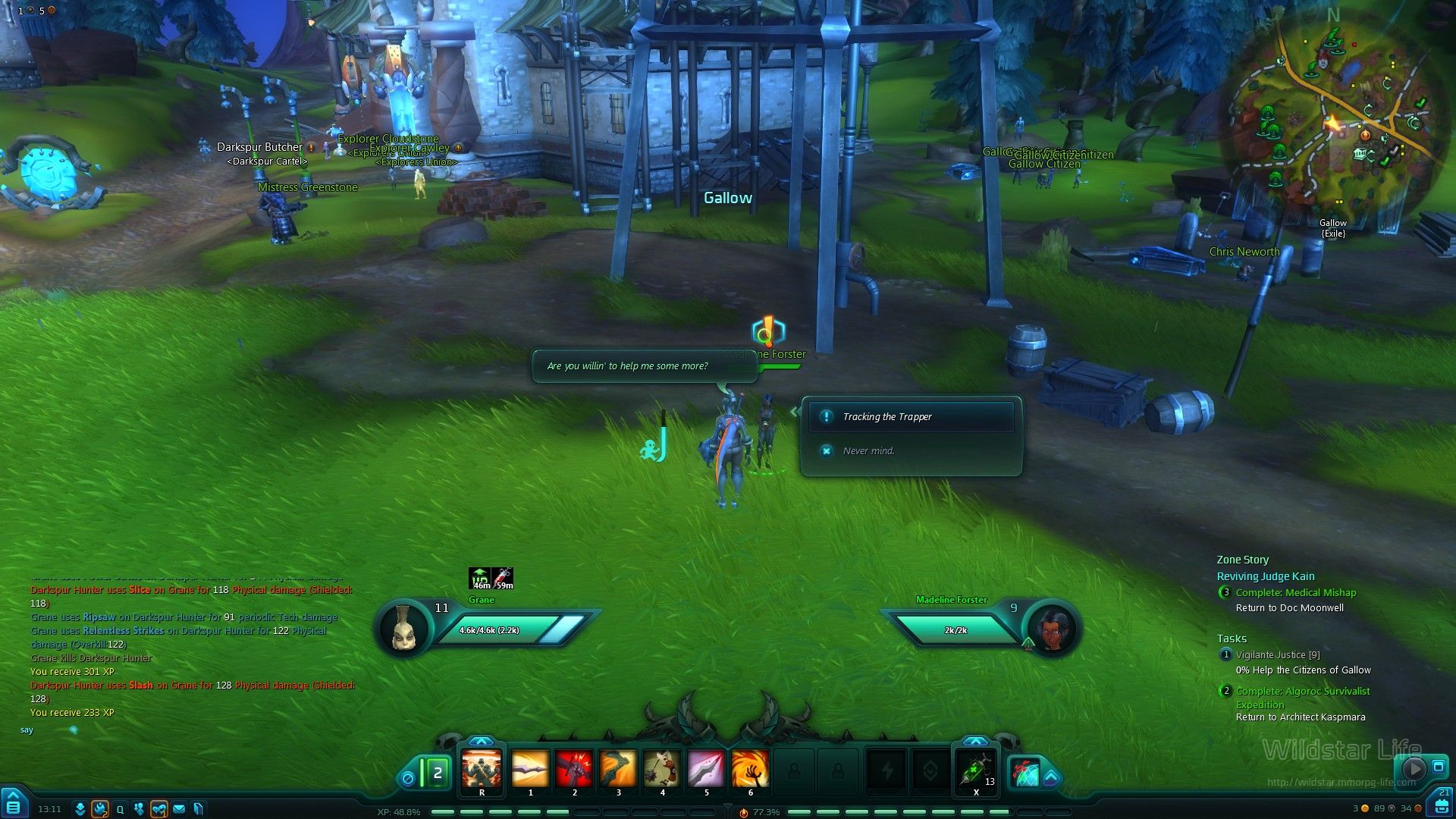Activate the ability in slot R
This screenshot has height=819, width=1456.
(x=482, y=770)
